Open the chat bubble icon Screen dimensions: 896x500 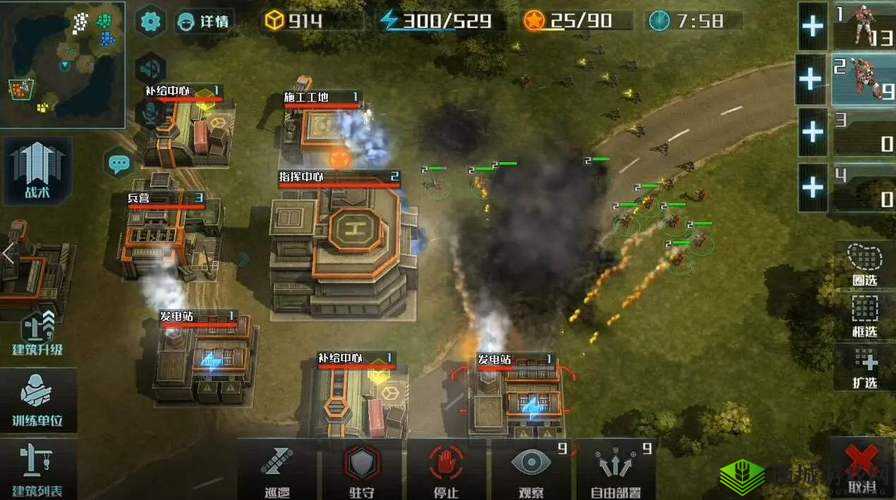[x=119, y=161]
